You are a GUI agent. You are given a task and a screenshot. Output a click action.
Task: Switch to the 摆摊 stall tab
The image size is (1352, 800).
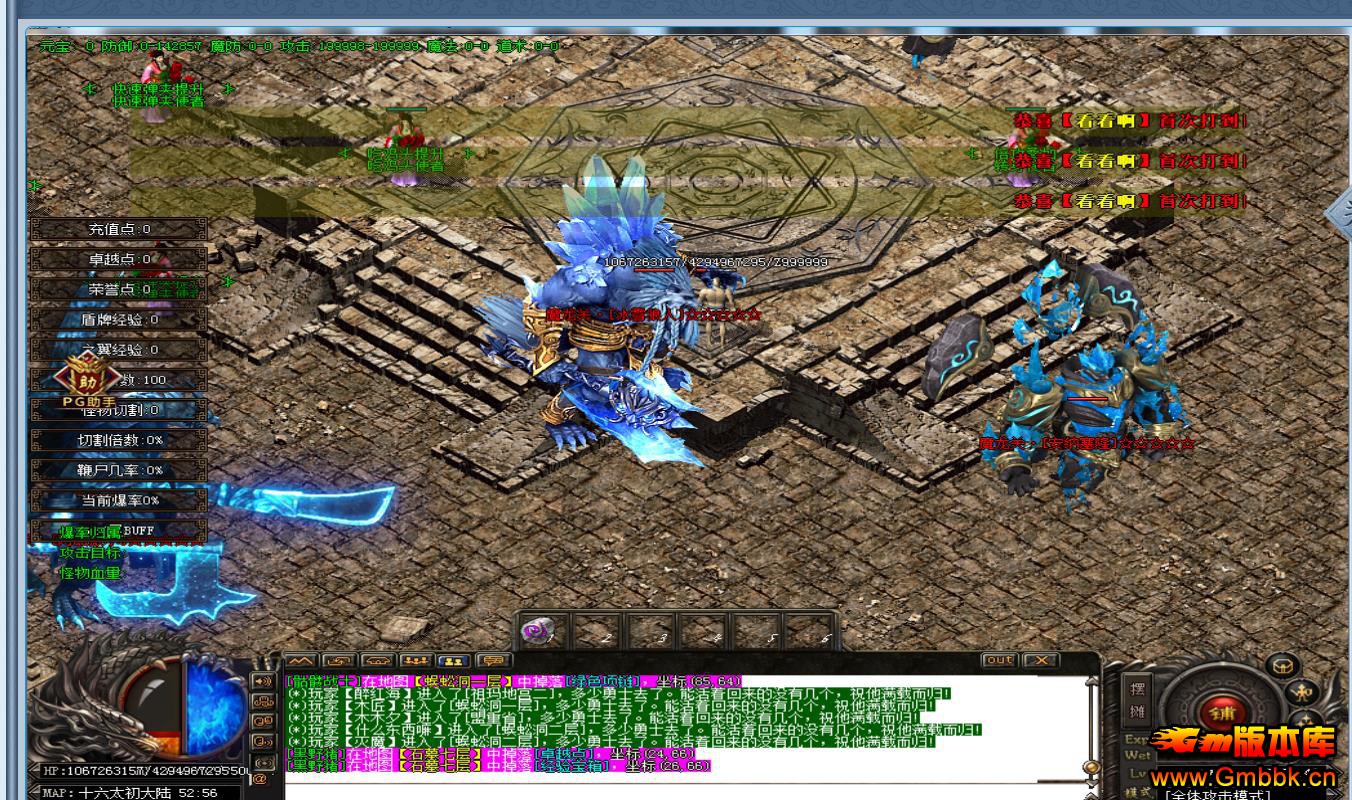pos(1137,700)
